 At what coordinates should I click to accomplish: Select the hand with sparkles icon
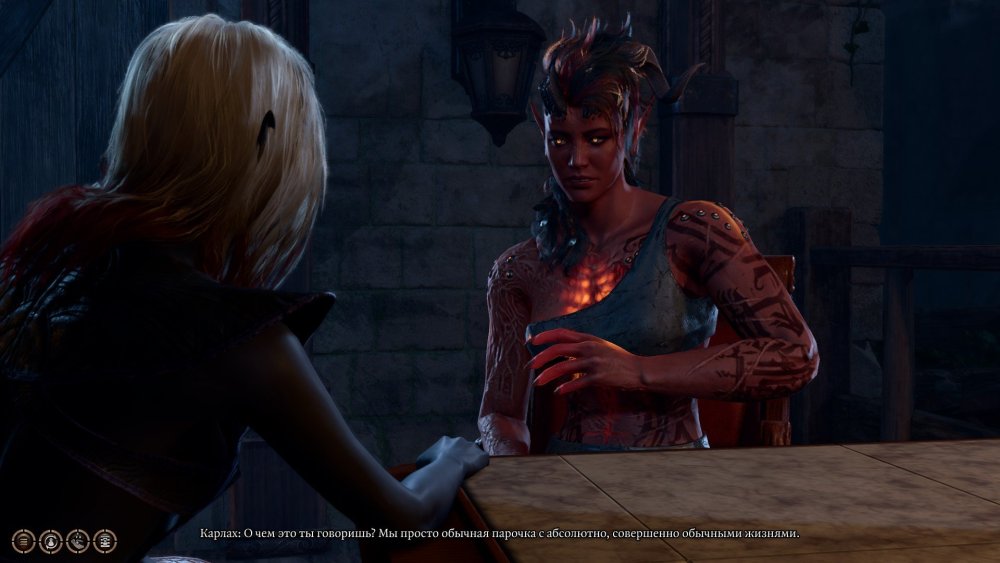(x=77, y=541)
